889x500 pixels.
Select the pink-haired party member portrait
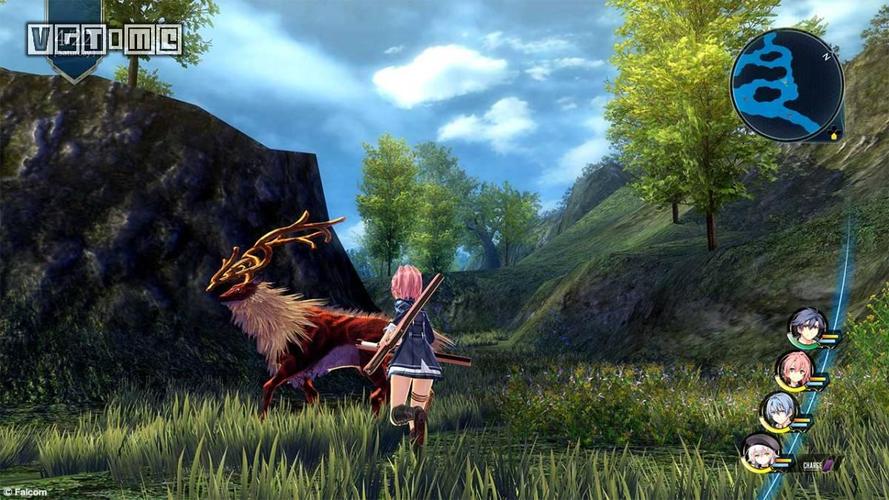pos(794,369)
